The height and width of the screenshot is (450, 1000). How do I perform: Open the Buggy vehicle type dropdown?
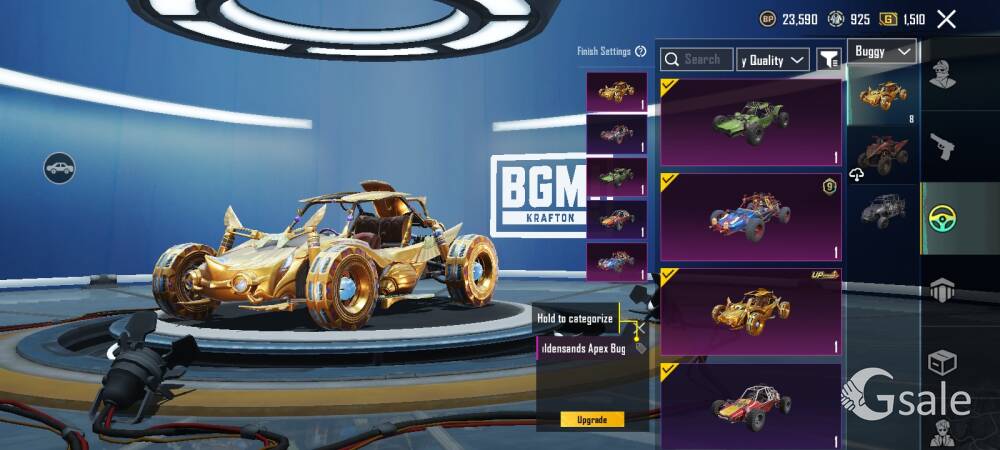(x=882, y=51)
